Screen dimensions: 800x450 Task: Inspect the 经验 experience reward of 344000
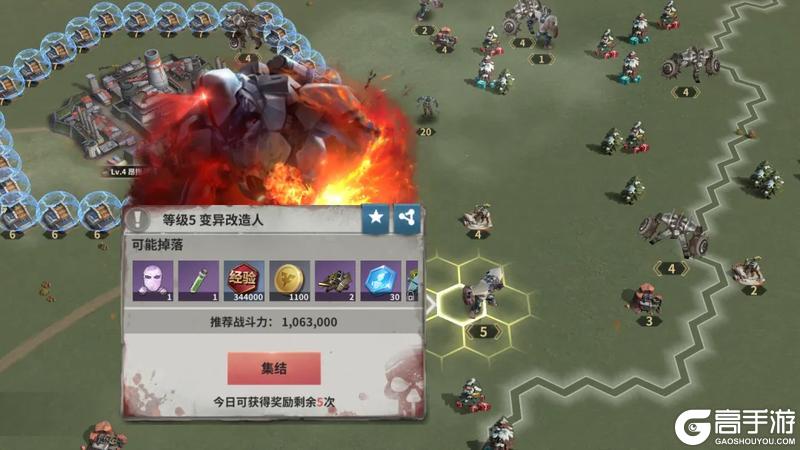(x=244, y=280)
